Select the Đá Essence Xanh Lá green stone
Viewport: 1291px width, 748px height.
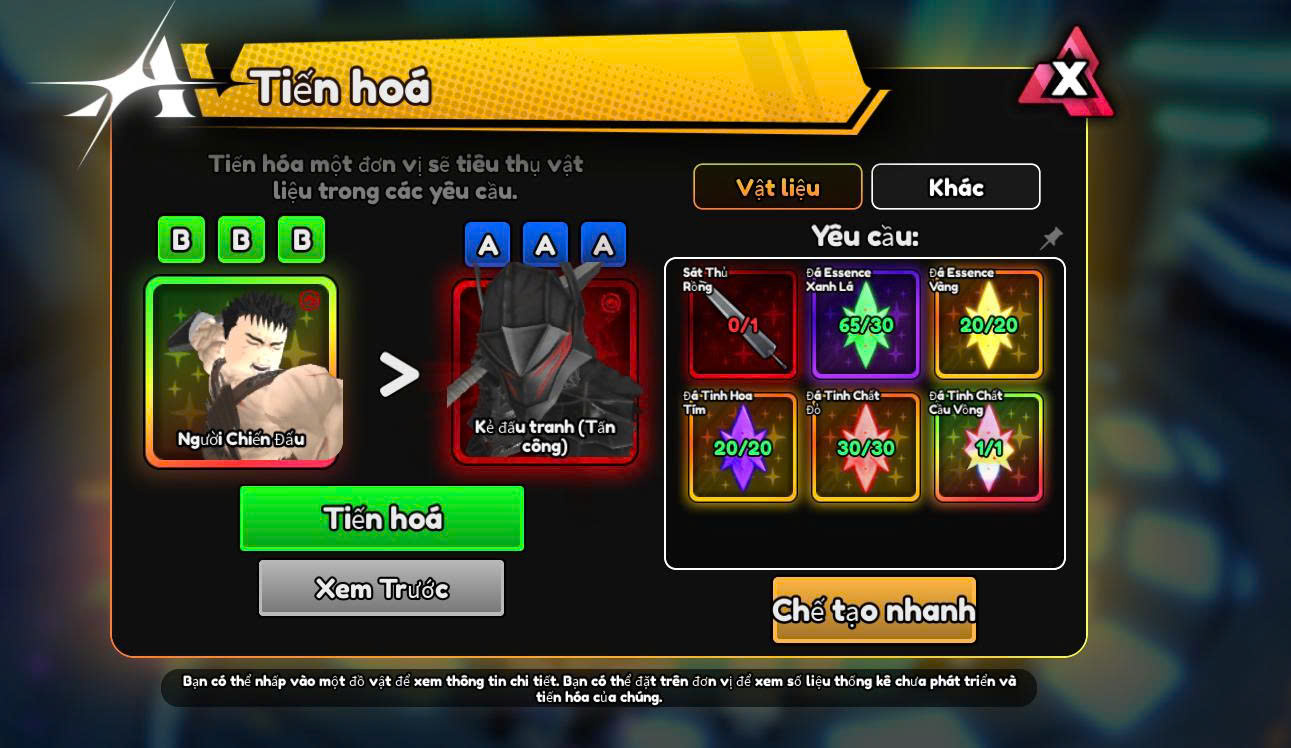(x=865, y=324)
